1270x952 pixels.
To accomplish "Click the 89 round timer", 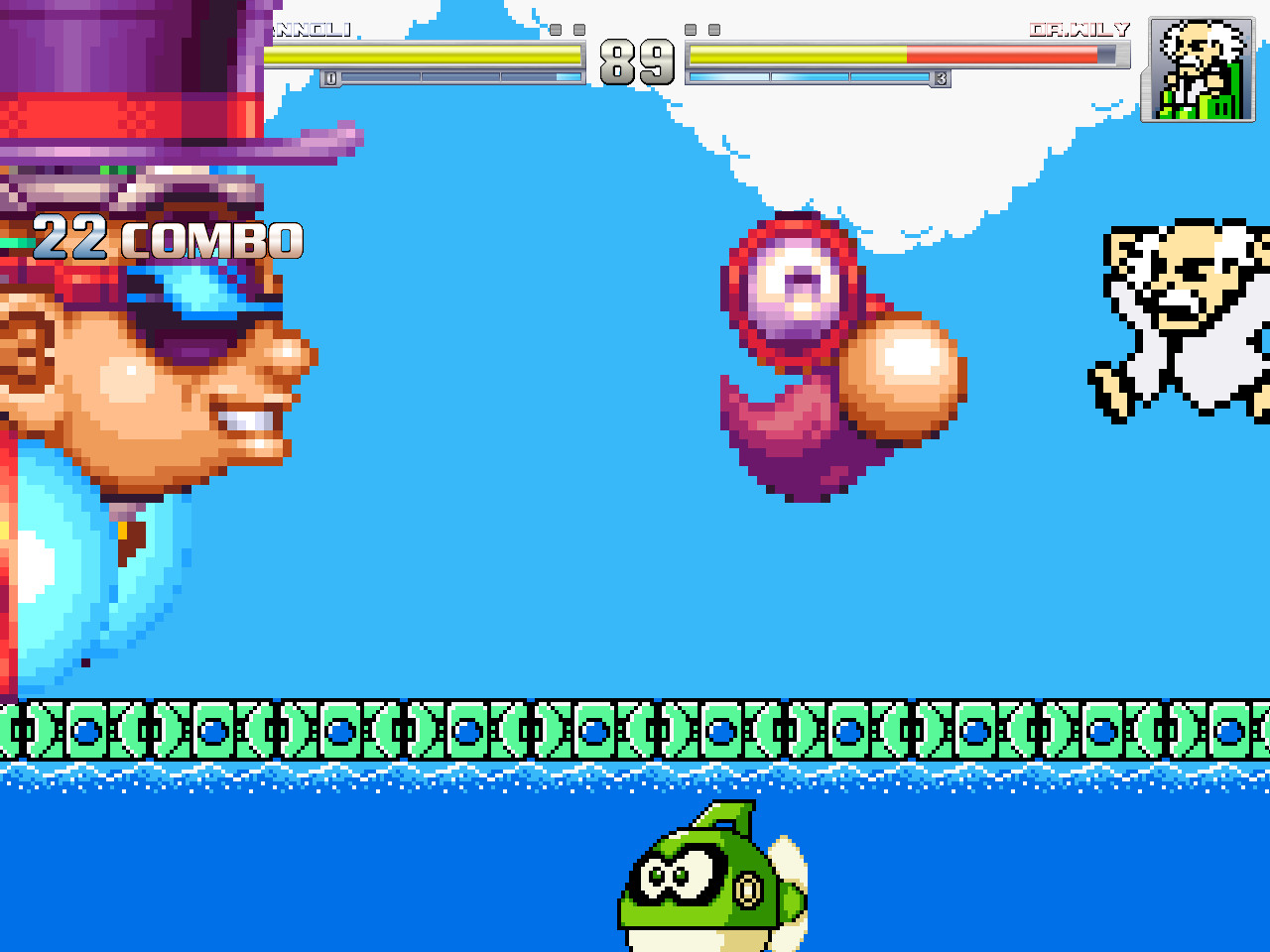I will point(635,59).
